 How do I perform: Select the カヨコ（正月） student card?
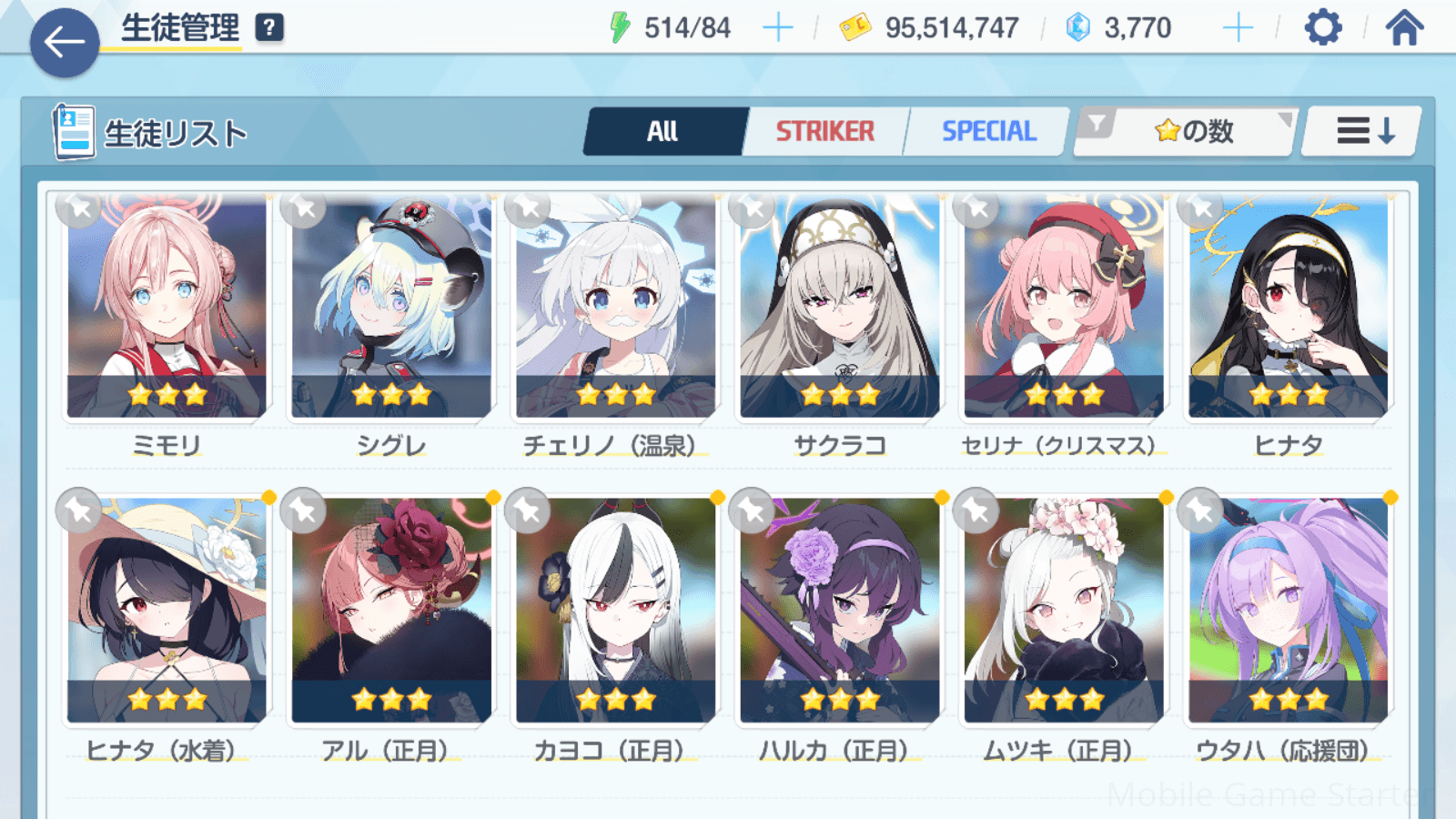coord(615,610)
